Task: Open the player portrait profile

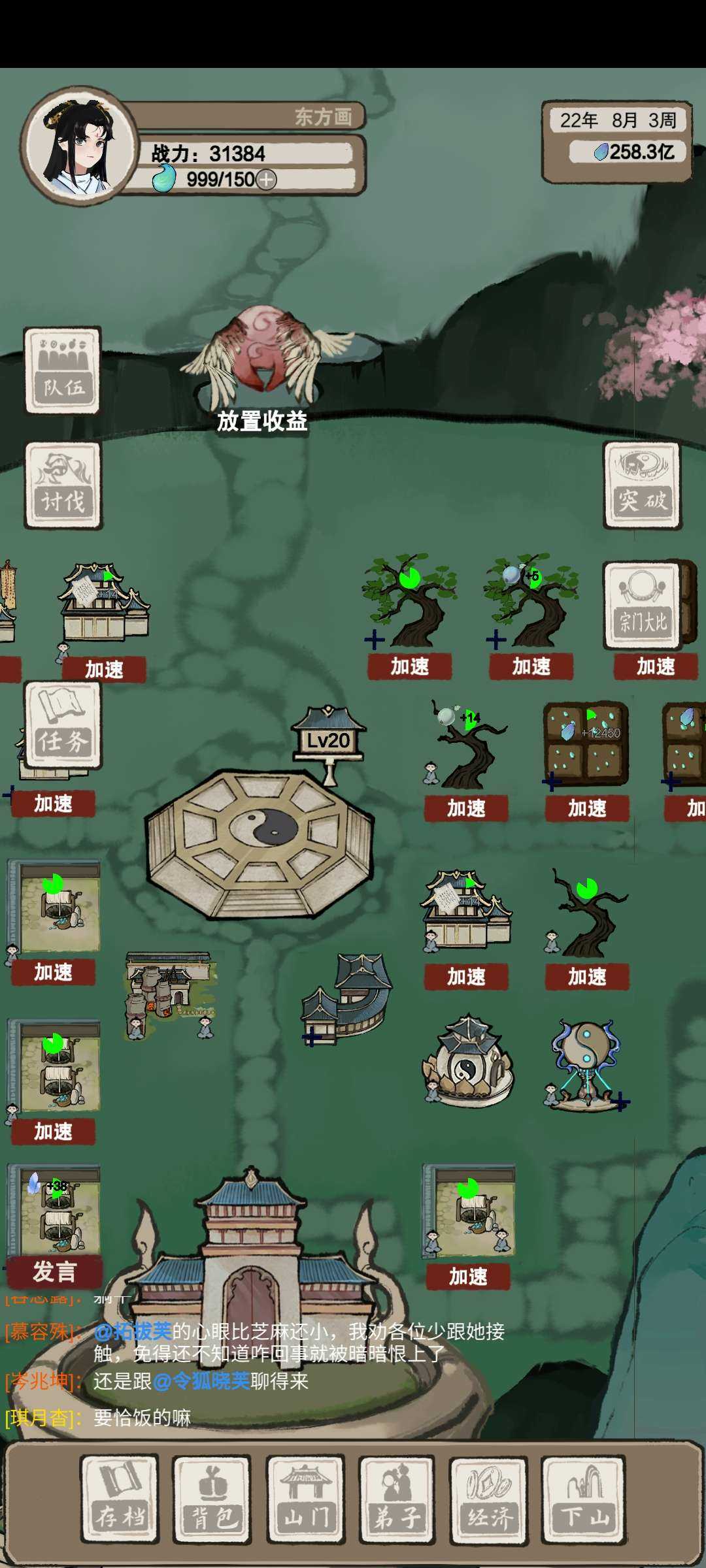Action: pos(77,145)
